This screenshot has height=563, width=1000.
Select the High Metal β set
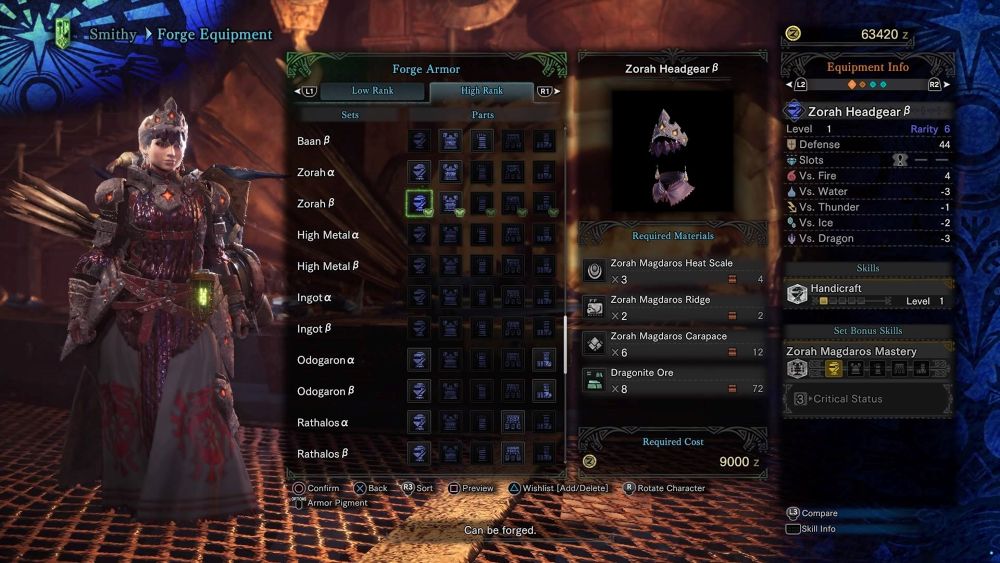328,266
